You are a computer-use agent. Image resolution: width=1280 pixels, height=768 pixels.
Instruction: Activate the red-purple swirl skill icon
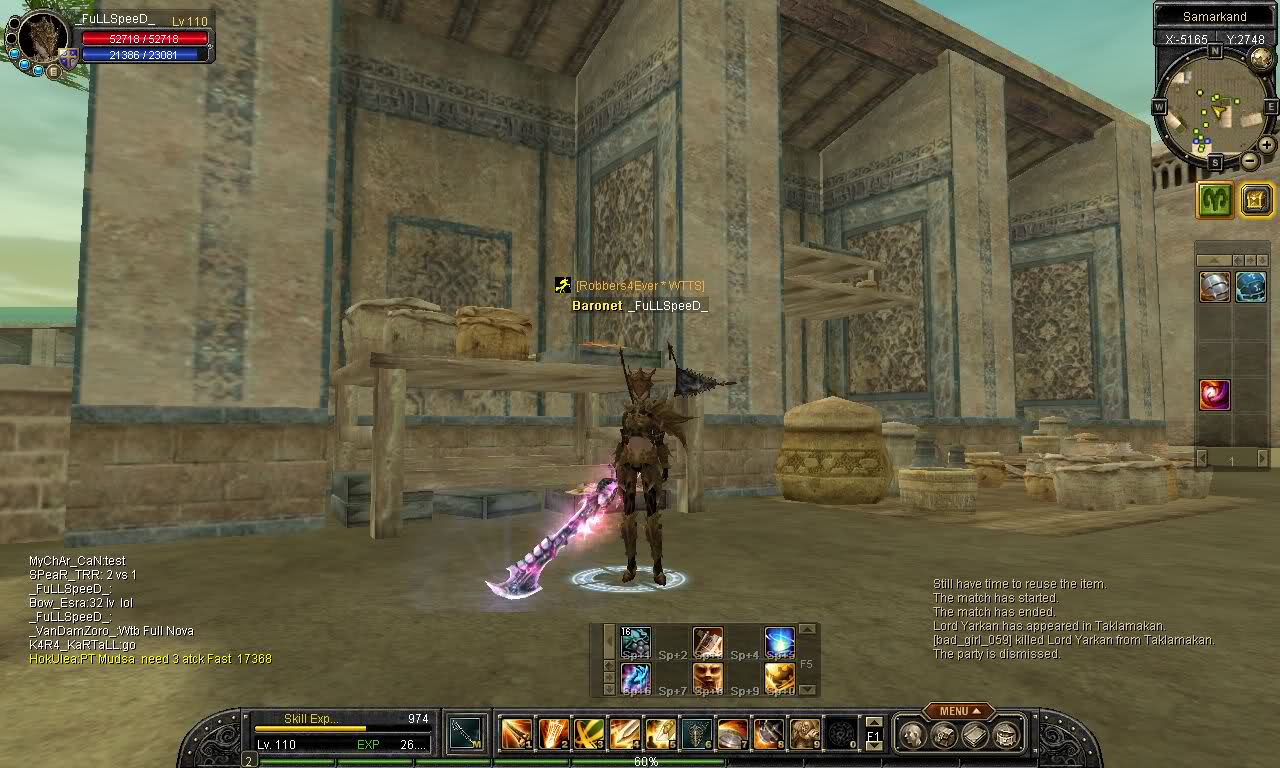click(1215, 394)
